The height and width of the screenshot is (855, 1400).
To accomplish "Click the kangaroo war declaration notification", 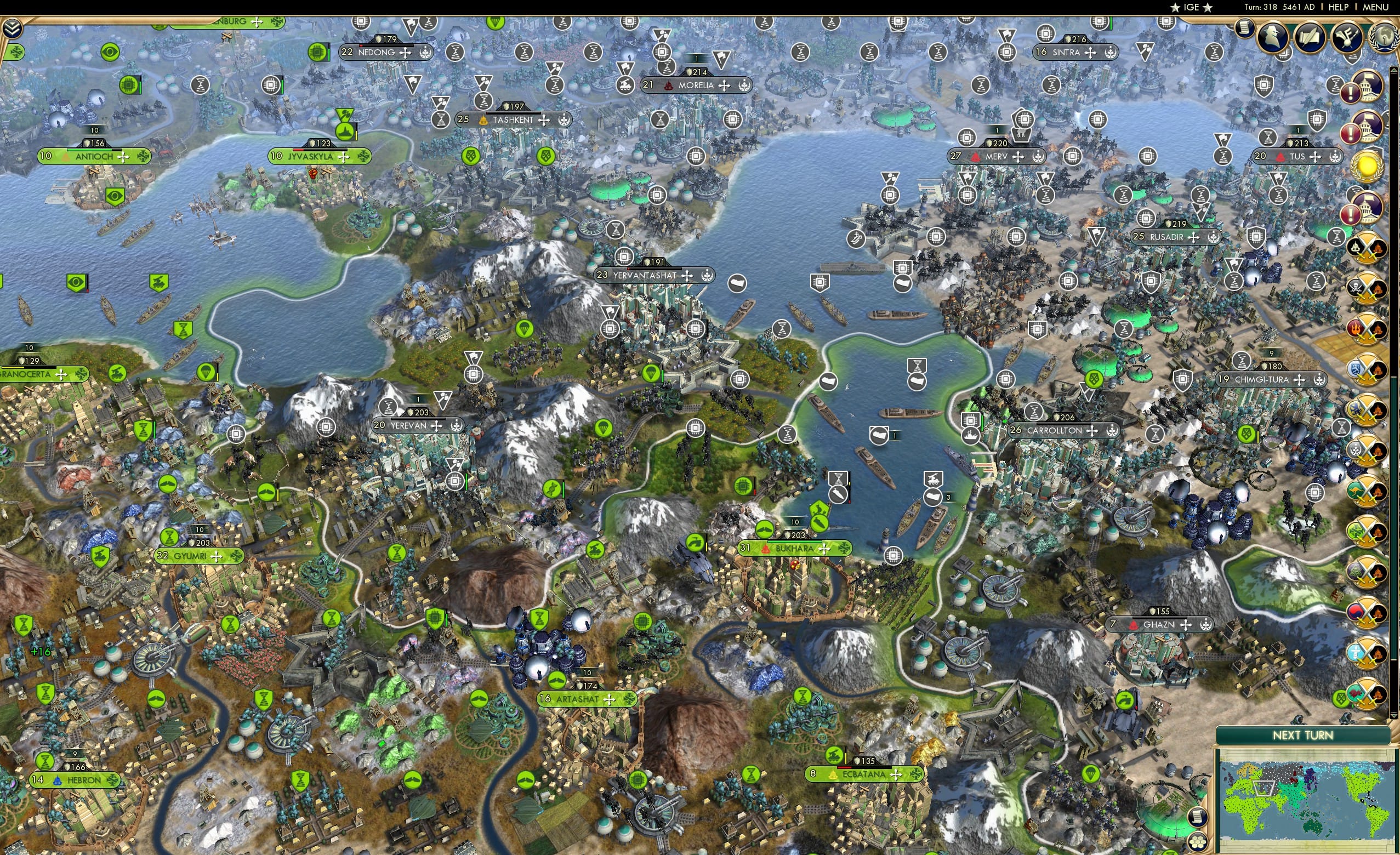I will point(1368,489).
